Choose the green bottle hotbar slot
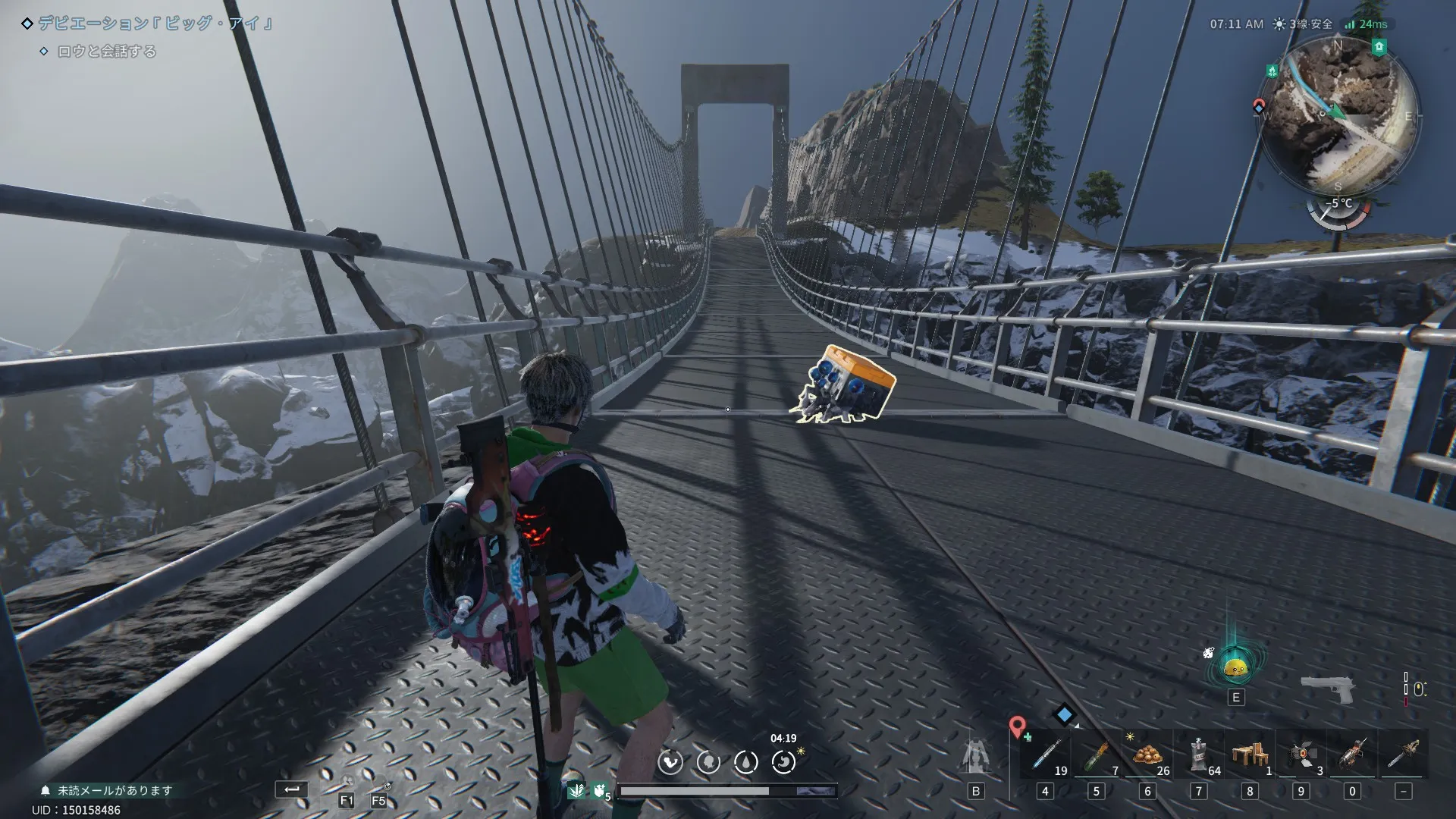This screenshot has width=1456, height=819. click(1096, 755)
